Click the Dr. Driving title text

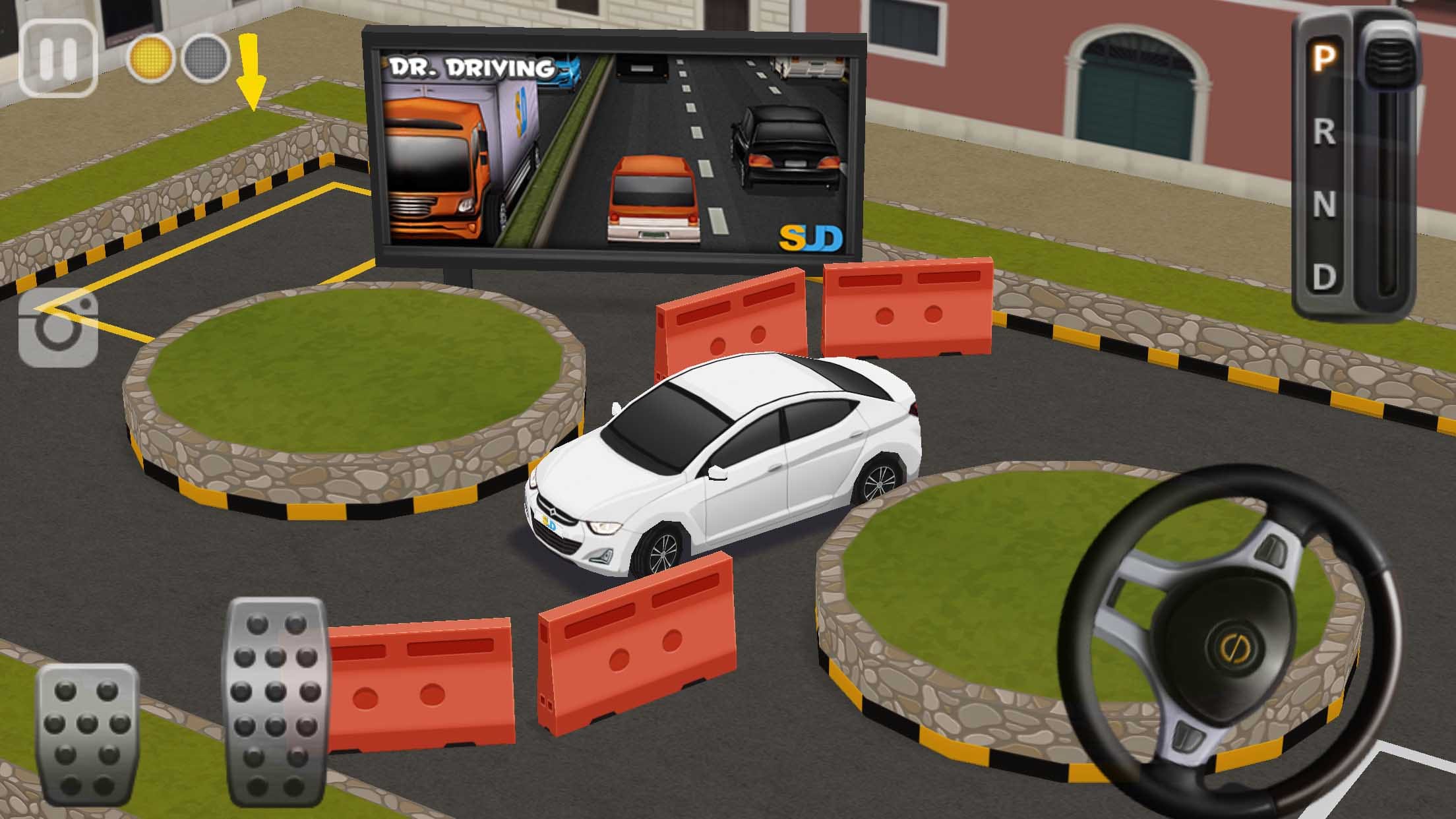pos(471,66)
